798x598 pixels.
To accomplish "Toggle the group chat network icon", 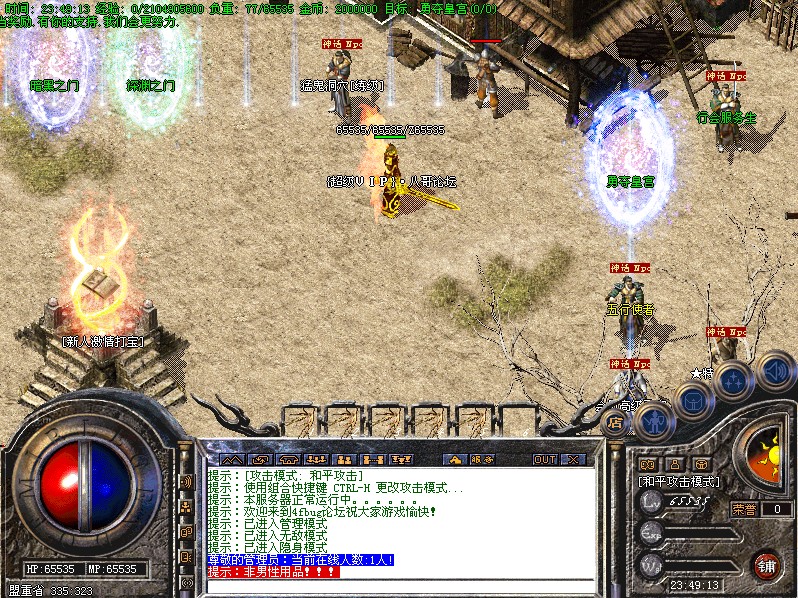I will 186,507.
